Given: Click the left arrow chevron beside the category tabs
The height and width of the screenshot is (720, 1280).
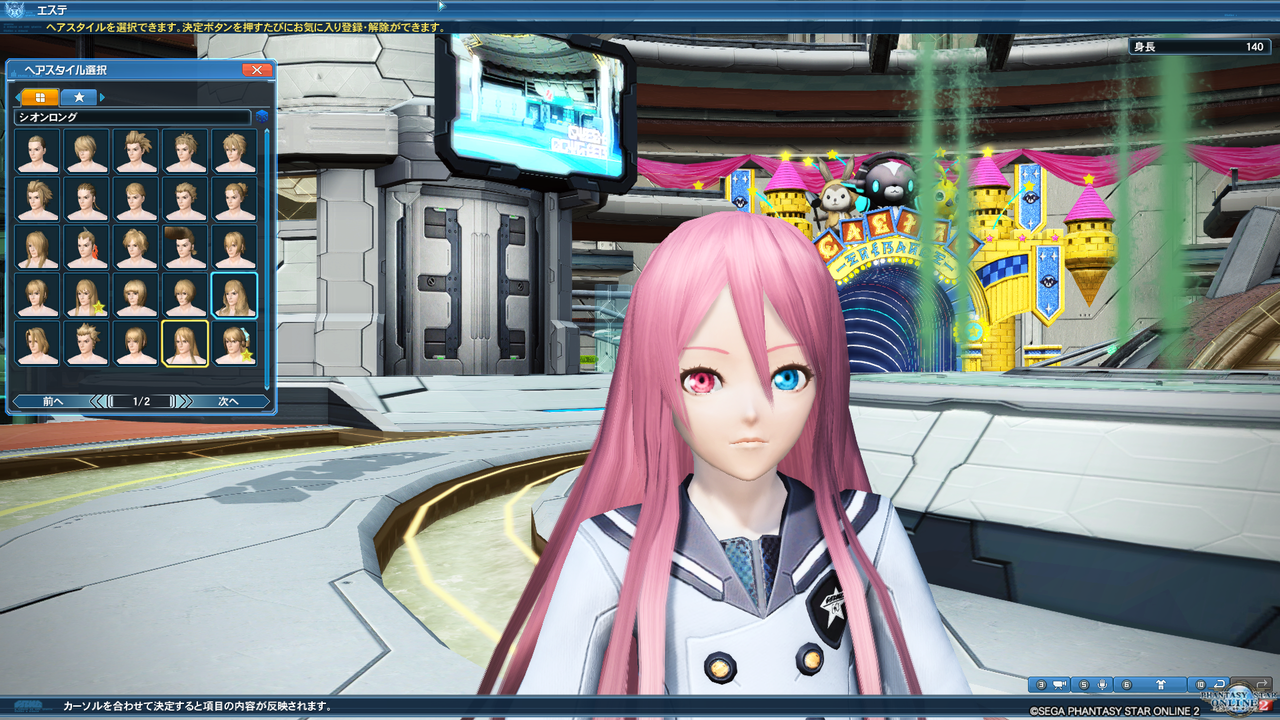Looking at the screenshot, I should click(17, 97).
